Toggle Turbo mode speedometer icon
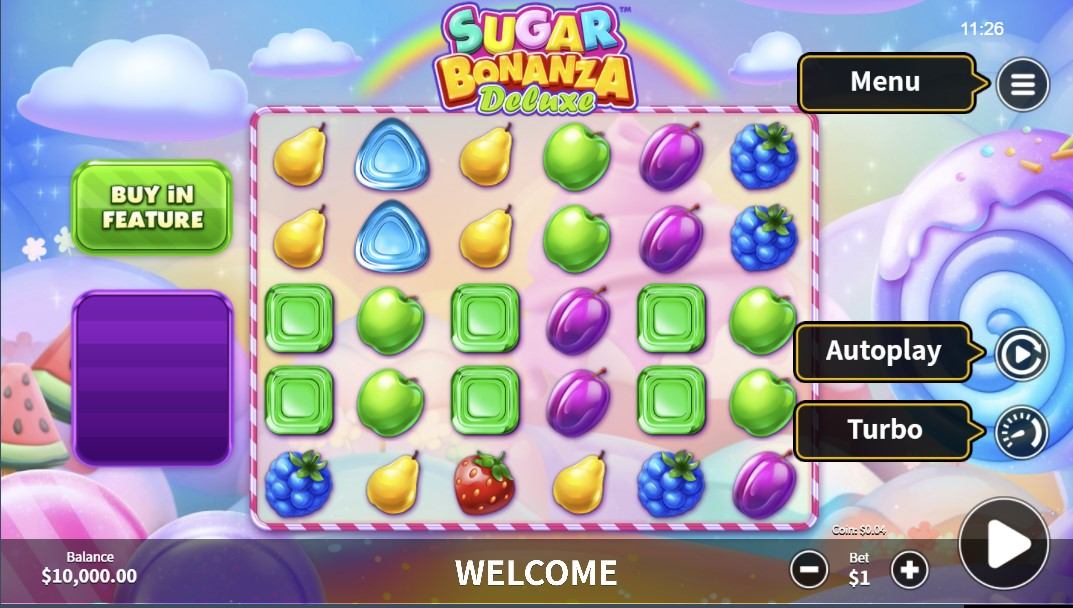This screenshot has height=608, width=1073. 1021,432
